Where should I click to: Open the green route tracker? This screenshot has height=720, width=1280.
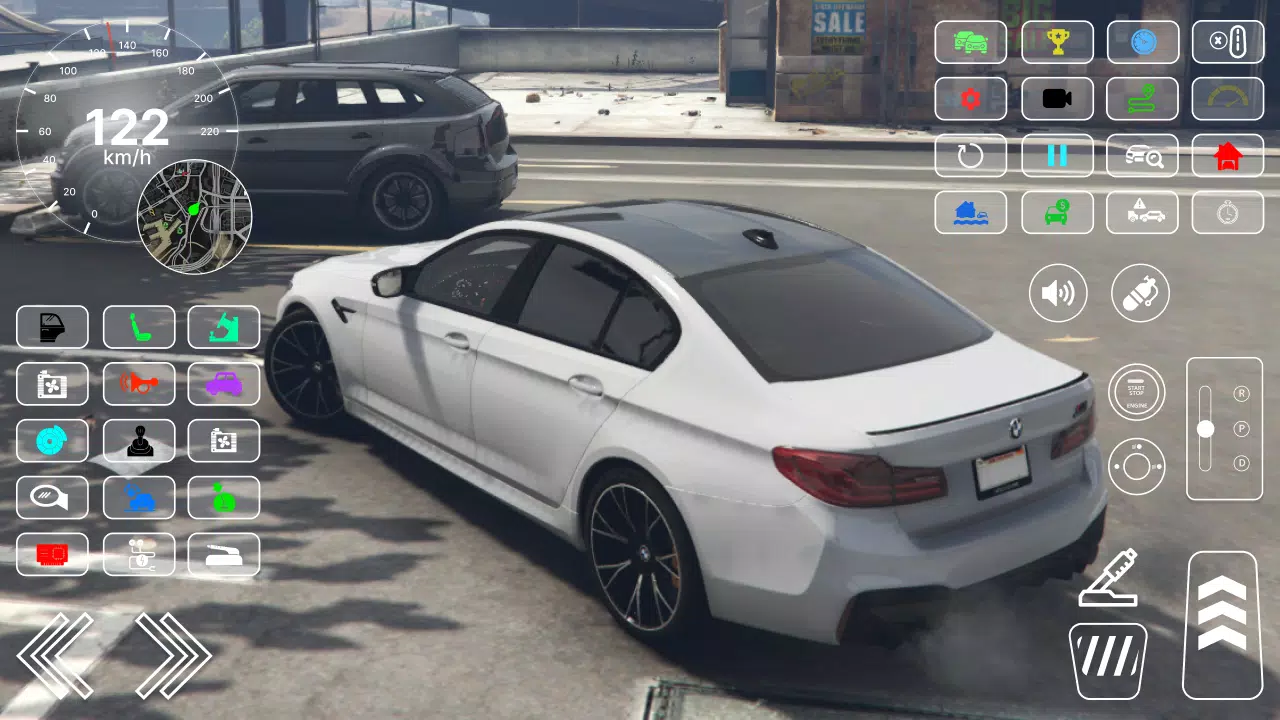[x=1143, y=99]
